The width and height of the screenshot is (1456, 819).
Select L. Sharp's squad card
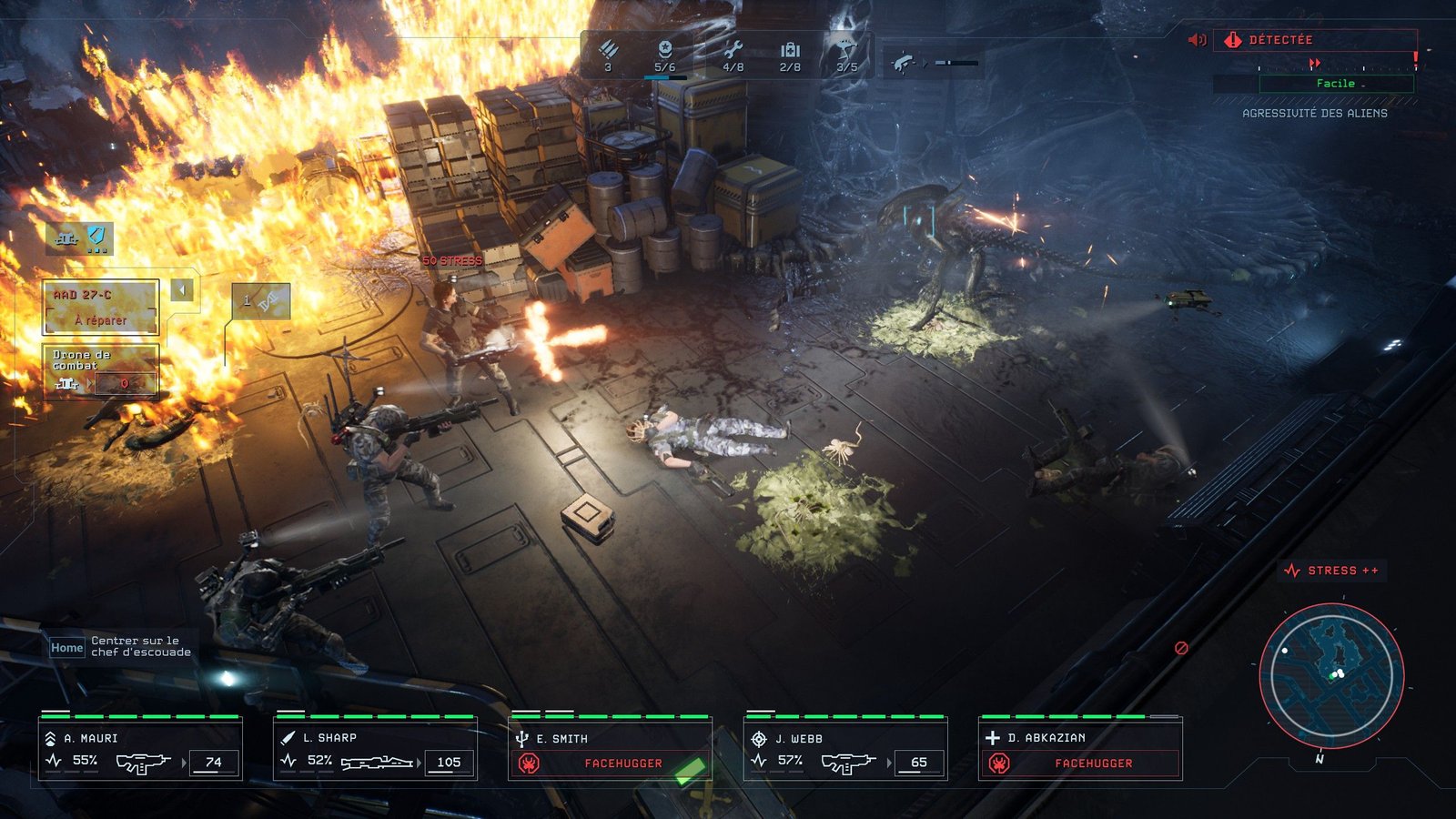(375, 750)
